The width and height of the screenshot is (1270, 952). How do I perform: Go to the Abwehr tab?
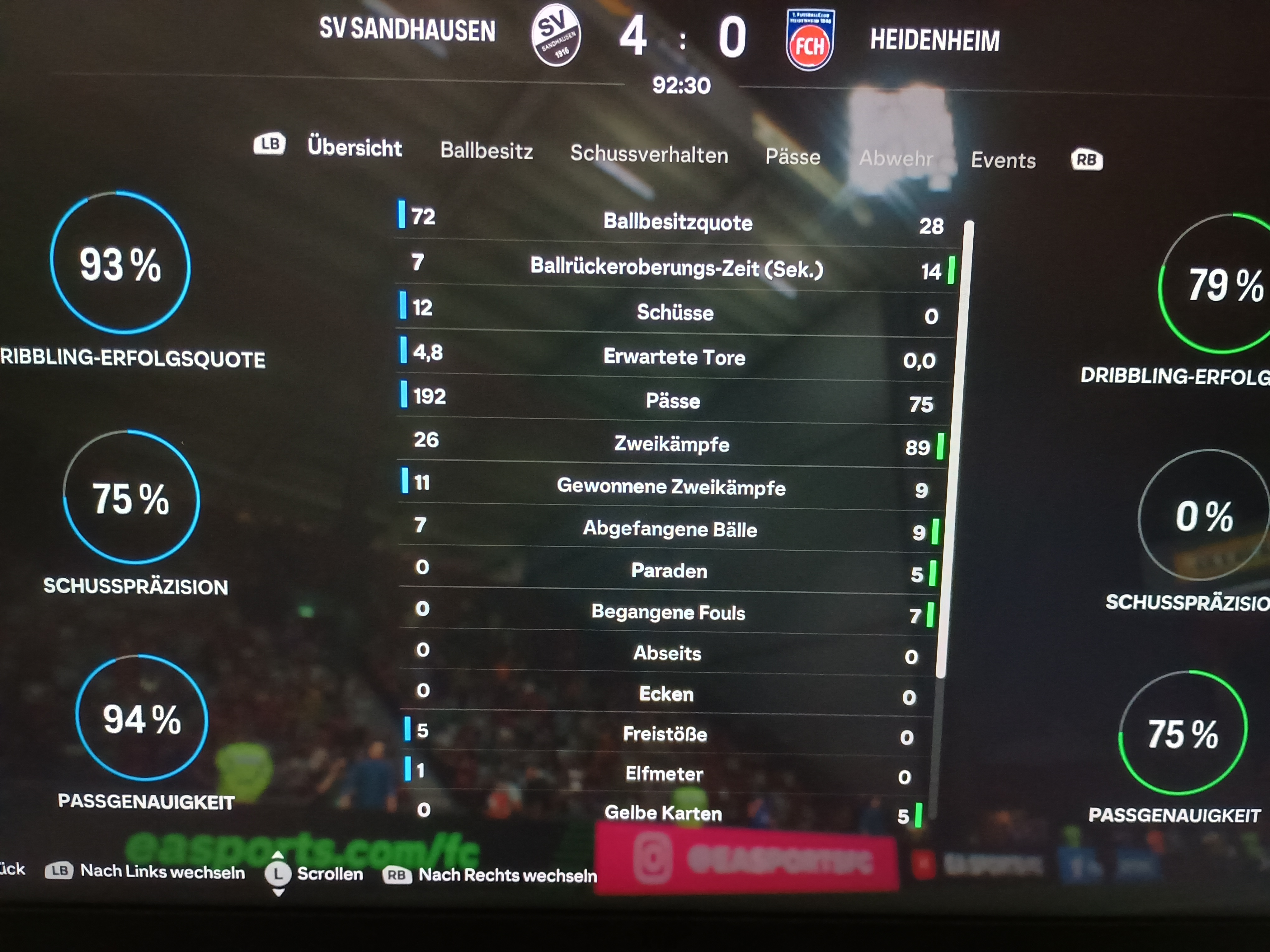896,158
